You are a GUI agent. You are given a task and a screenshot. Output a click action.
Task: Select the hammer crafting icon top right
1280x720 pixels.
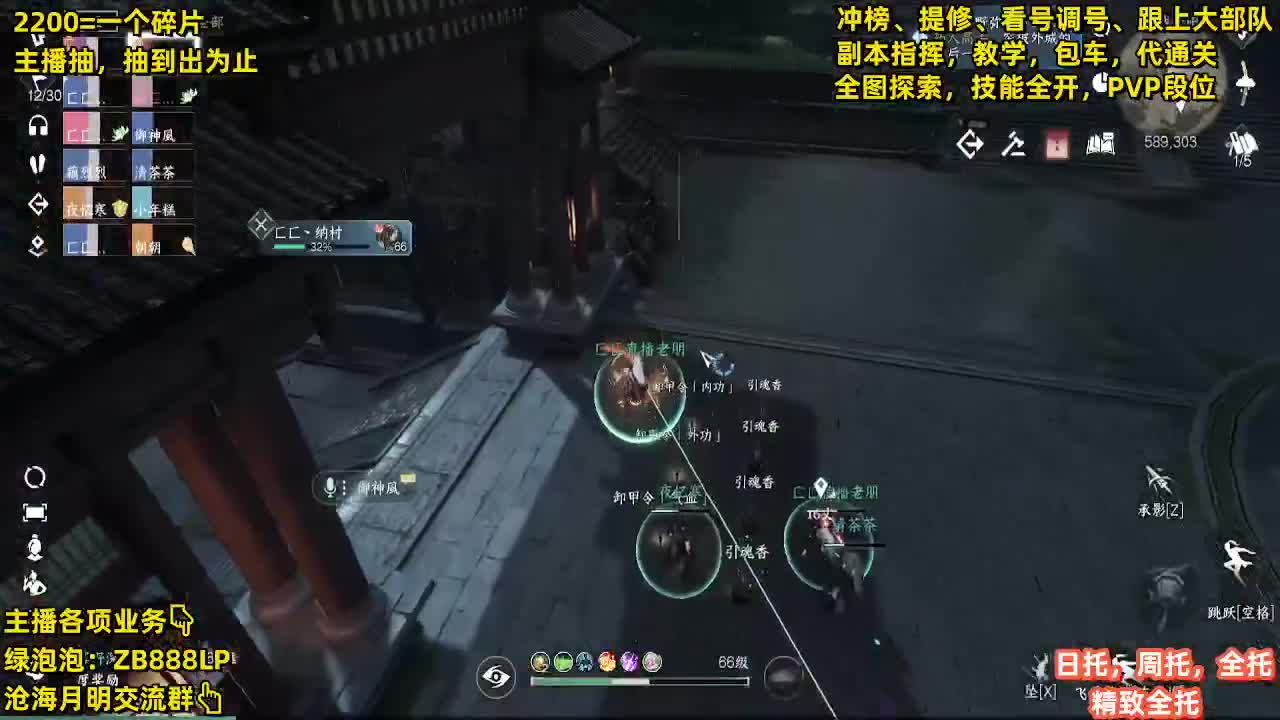tap(1012, 145)
